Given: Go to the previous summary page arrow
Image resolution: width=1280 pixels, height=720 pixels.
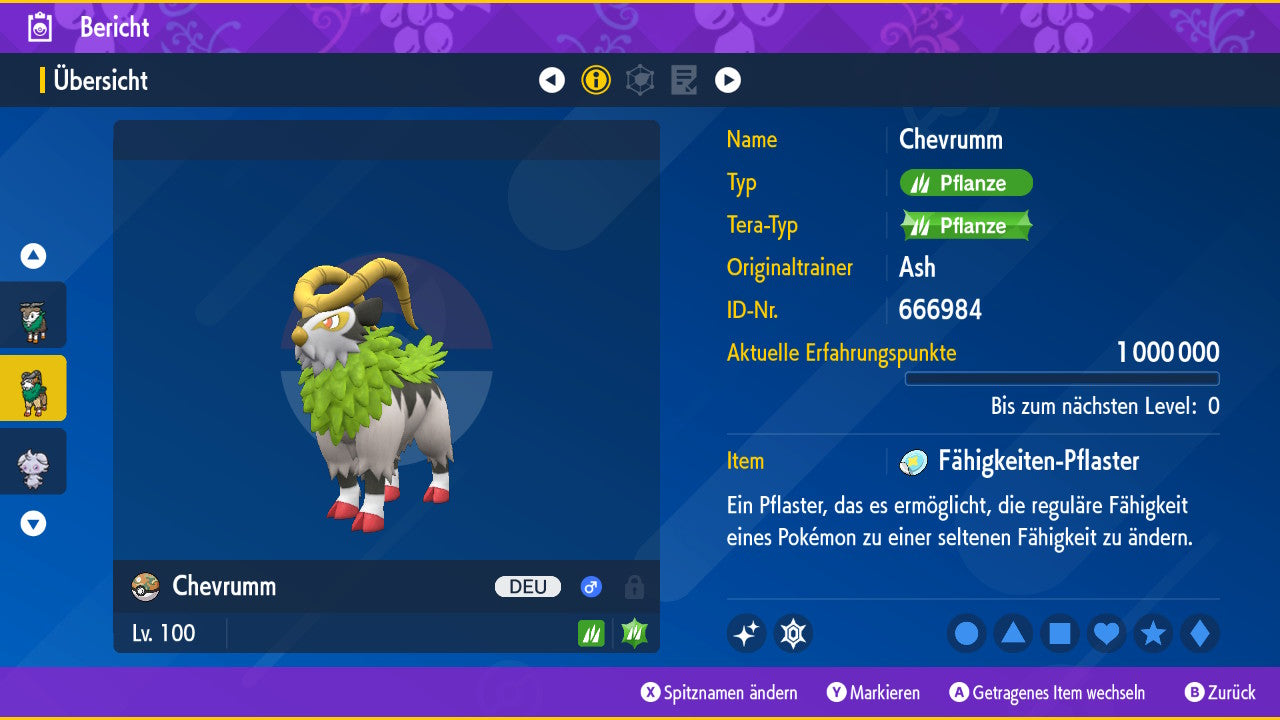Looking at the screenshot, I should 552,80.
